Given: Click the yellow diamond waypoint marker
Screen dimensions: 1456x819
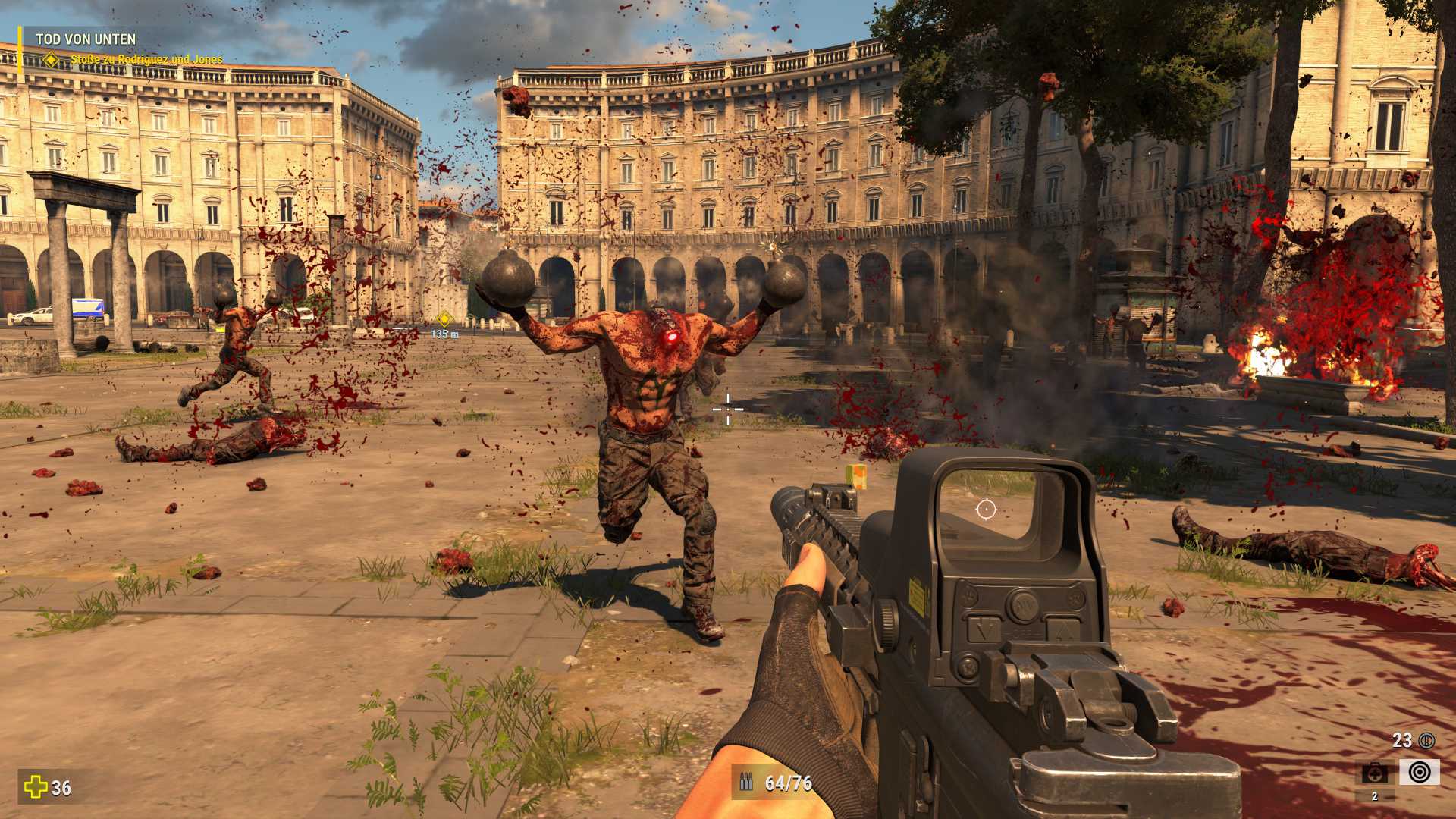Looking at the screenshot, I should [x=444, y=319].
